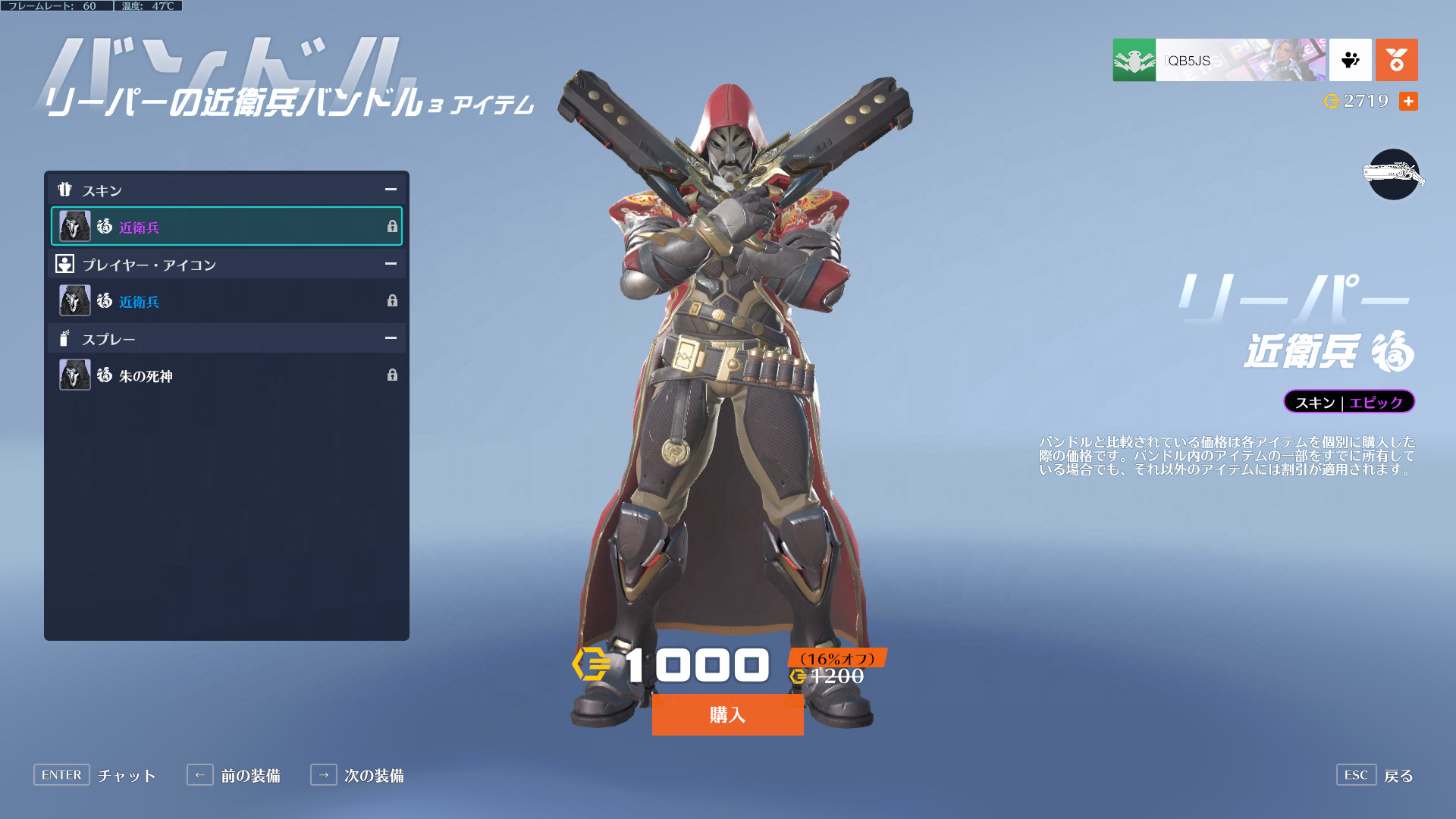This screenshot has width=1456, height=819.
Task: Open the QB5JS player profile card
Action: [1219, 60]
